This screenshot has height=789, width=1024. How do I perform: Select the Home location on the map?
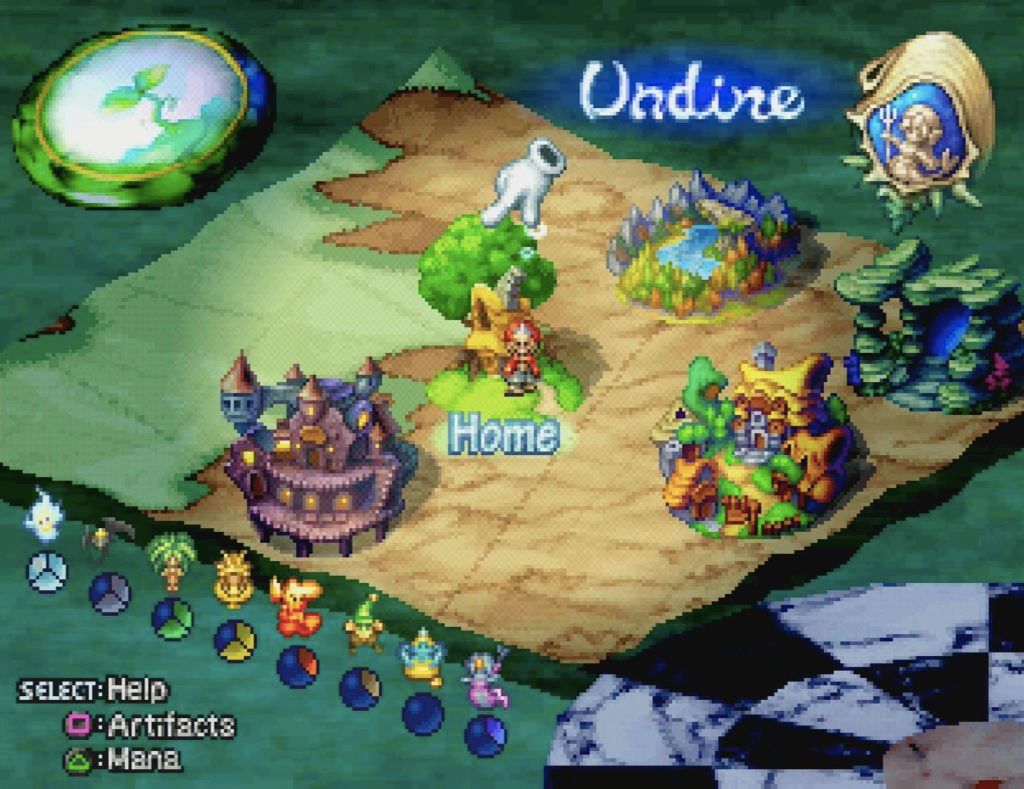(500, 340)
